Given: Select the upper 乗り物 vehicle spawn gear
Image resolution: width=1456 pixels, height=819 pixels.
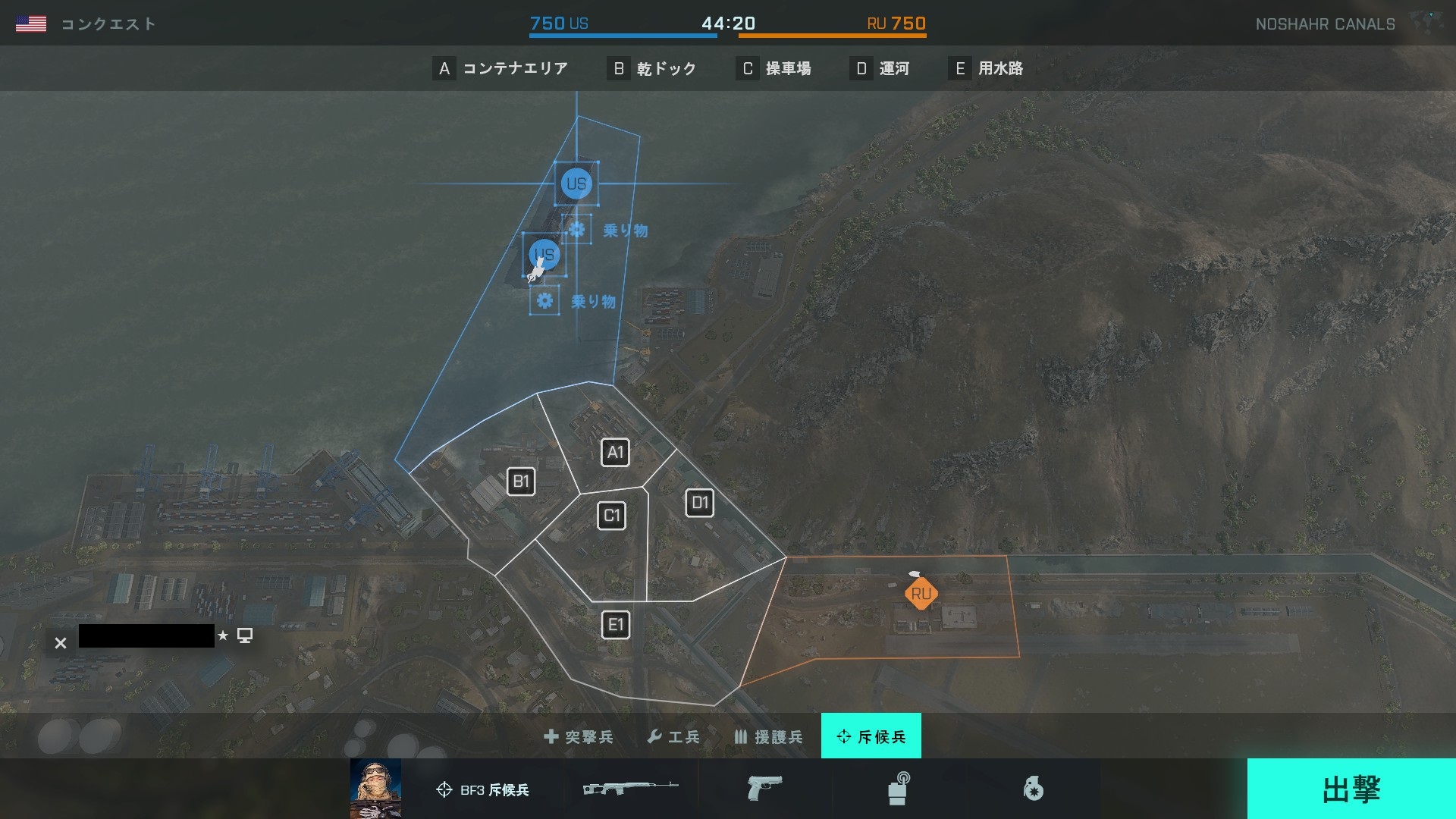Looking at the screenshot, I should tap(577, 229).
